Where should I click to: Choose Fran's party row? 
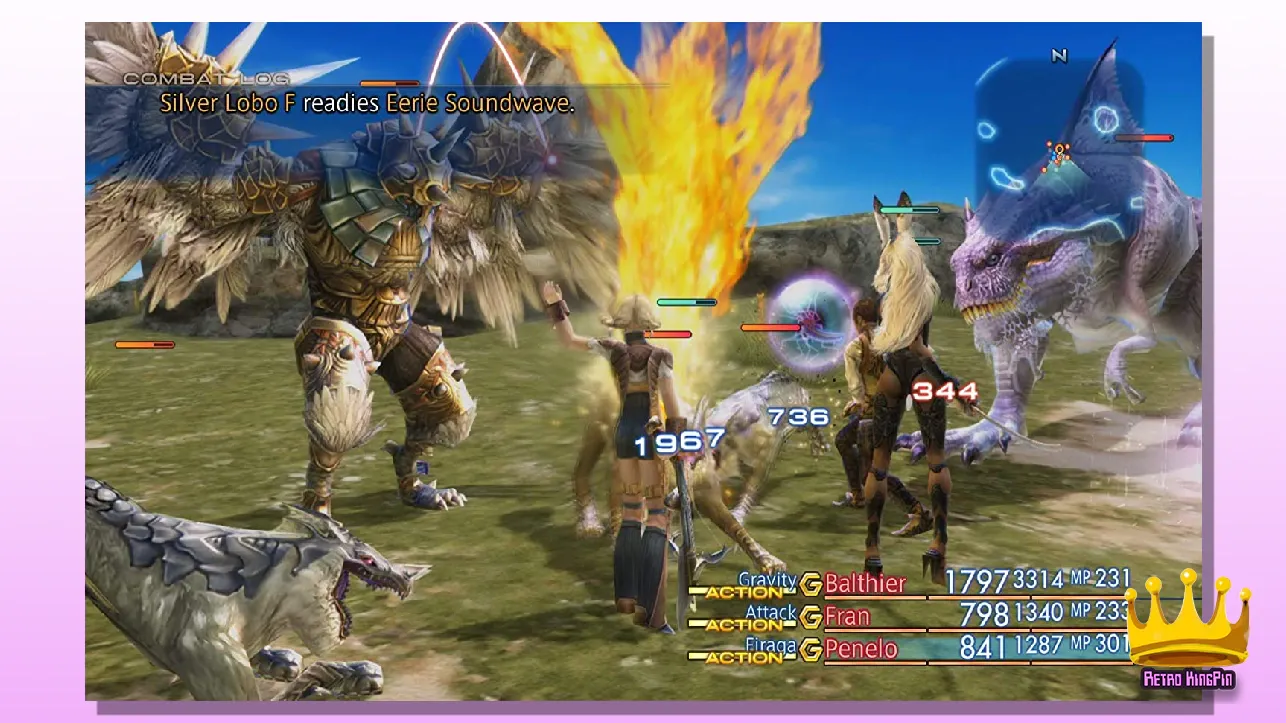point(847,616)
